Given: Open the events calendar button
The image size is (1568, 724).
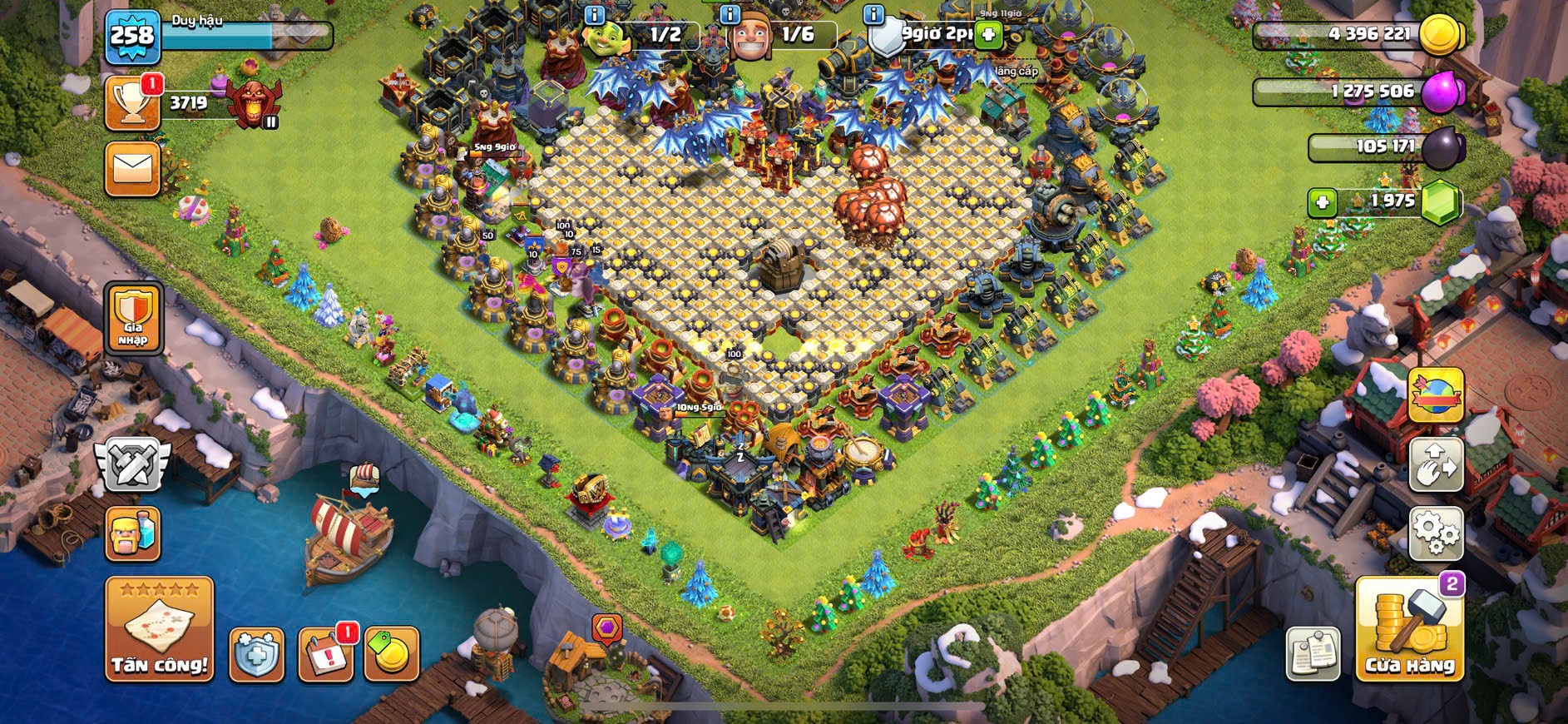Looking at the screenshot, I should coord(325,654).
